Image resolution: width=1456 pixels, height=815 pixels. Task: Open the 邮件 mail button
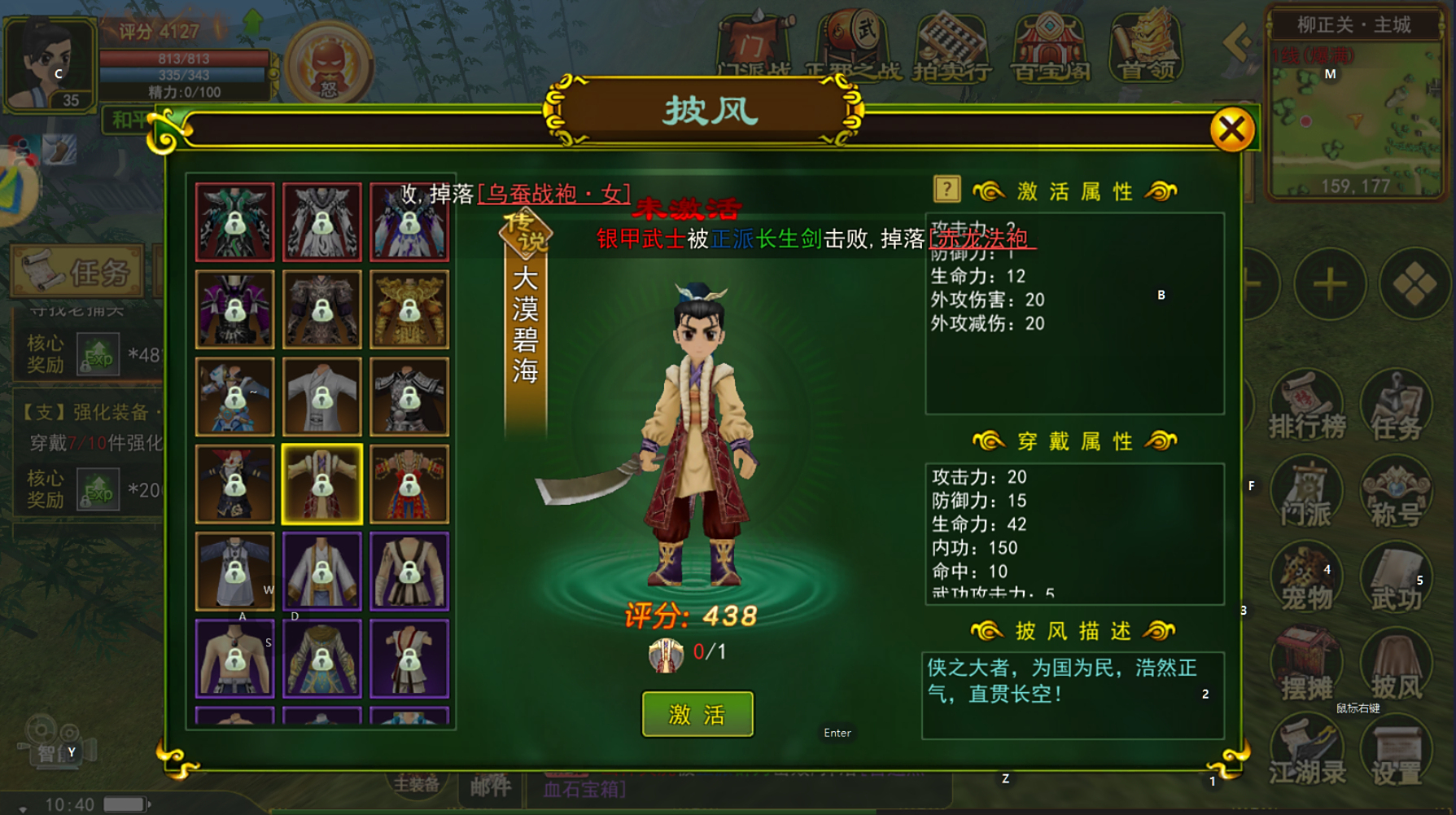point(490,787)
